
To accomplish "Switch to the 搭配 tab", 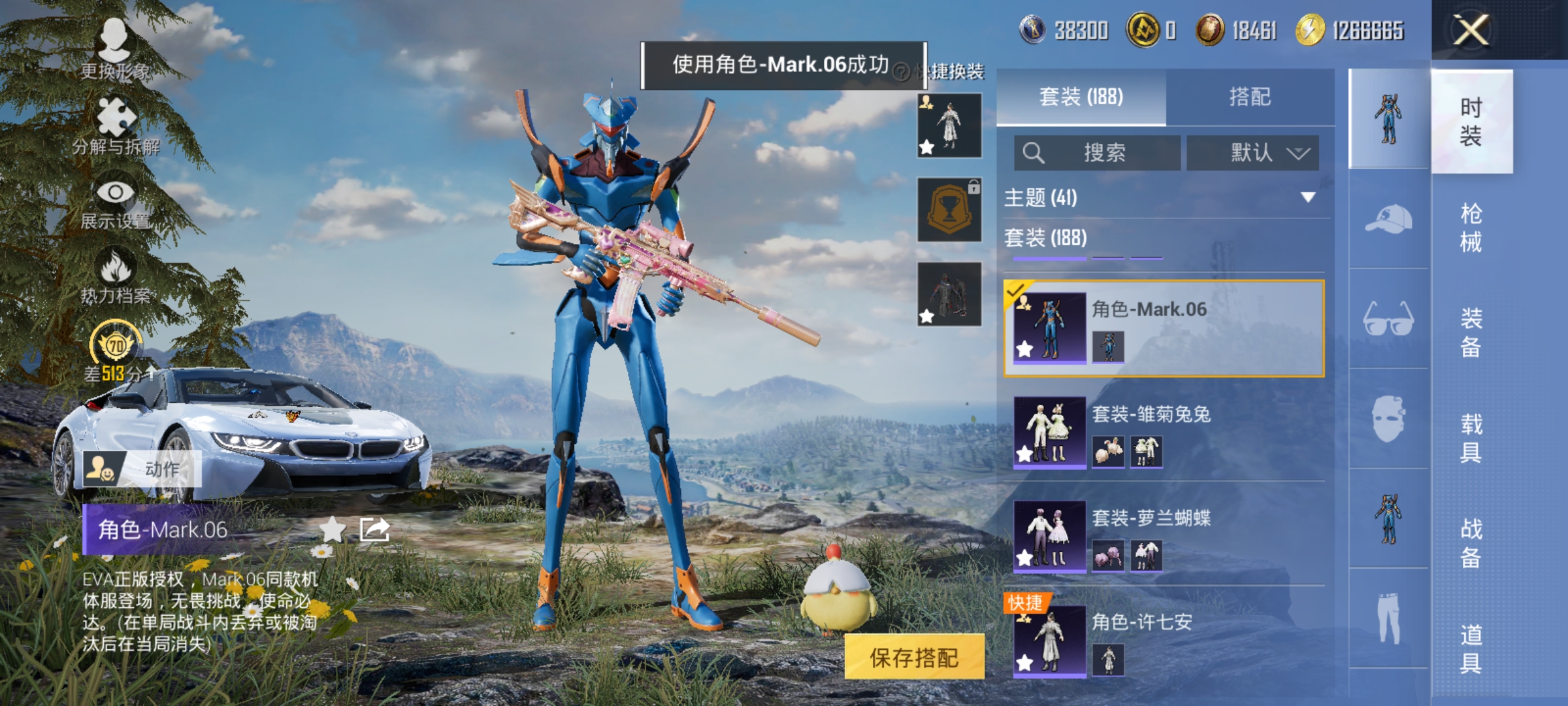I will coord(1251,96).
